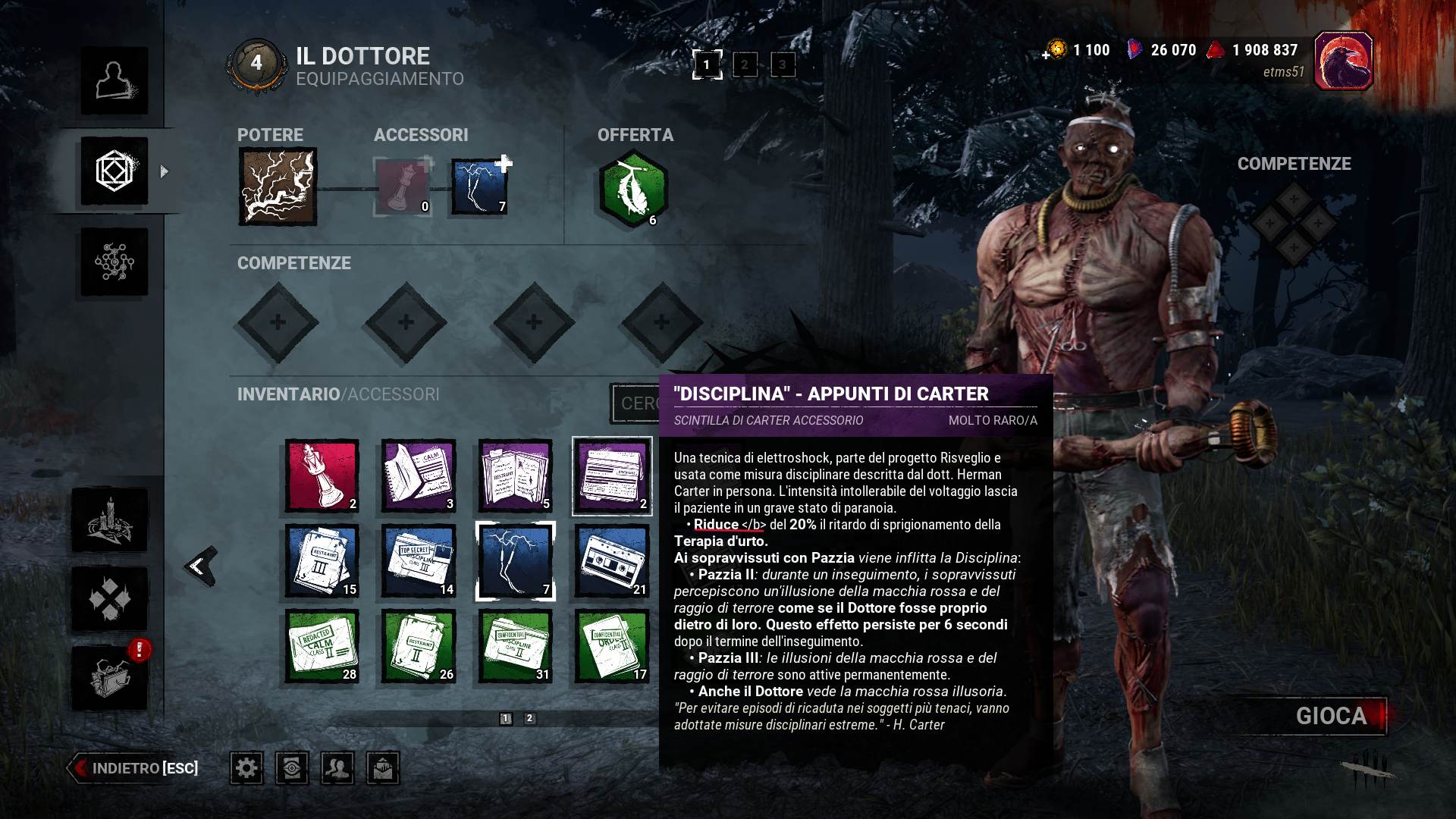Toggle the spectate eye icon at the bottom
Image resolution: width=1456 pixels, height=819 pixels.
pos(293,768)
